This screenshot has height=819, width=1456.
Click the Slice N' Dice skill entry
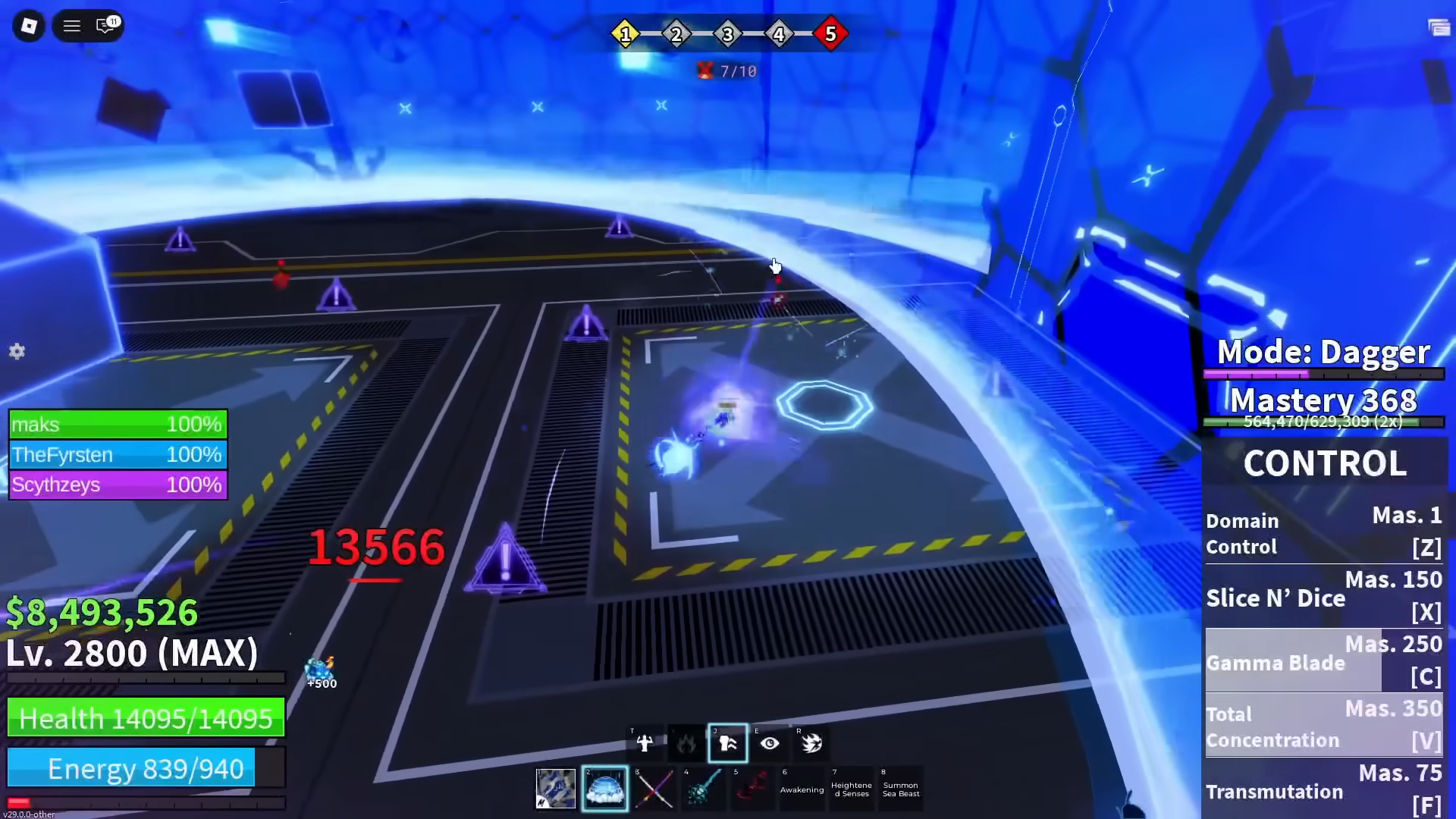click(x=1324, y=597)
